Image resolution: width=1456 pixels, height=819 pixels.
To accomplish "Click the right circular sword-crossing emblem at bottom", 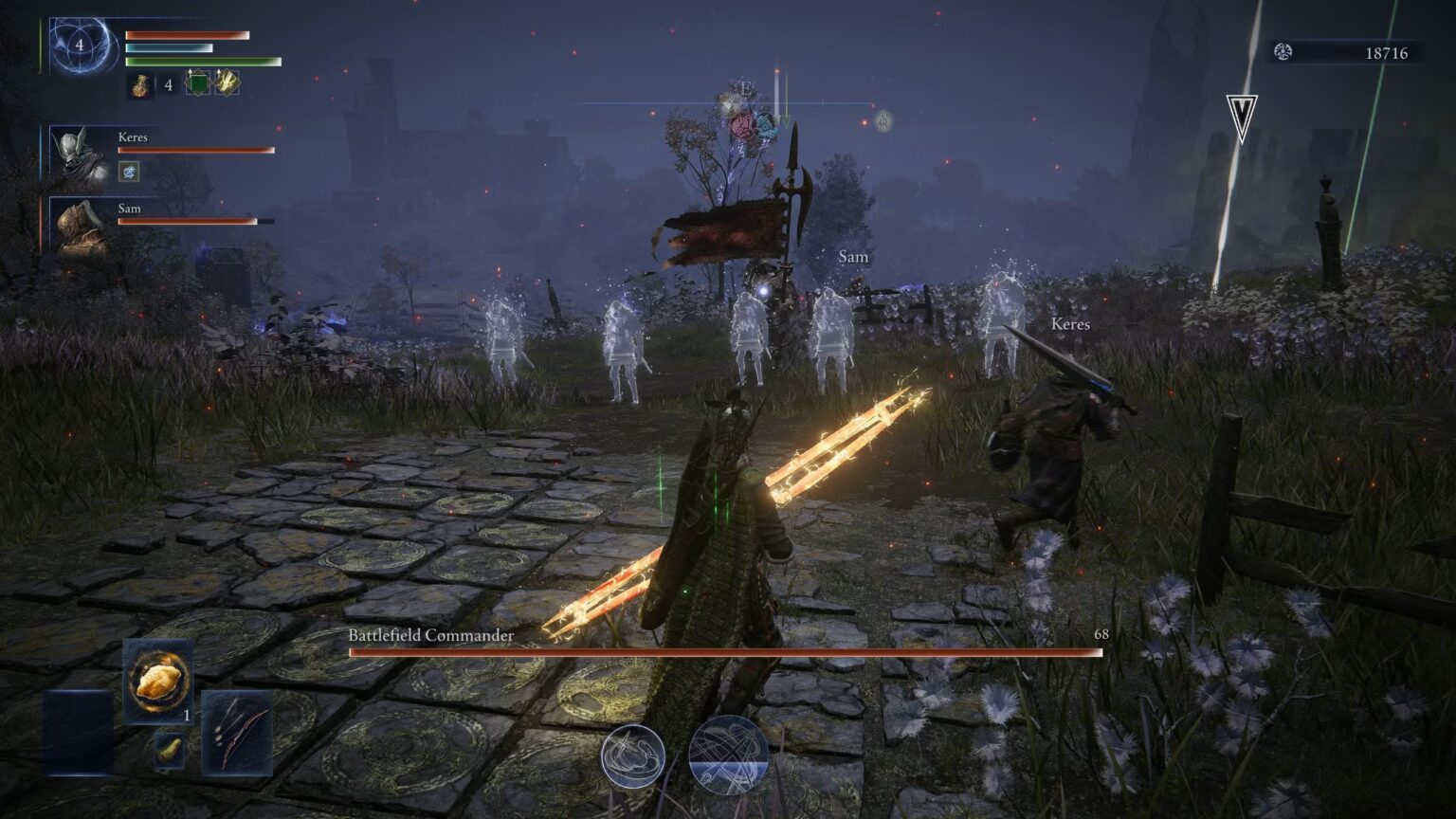I will click(727, 755).
